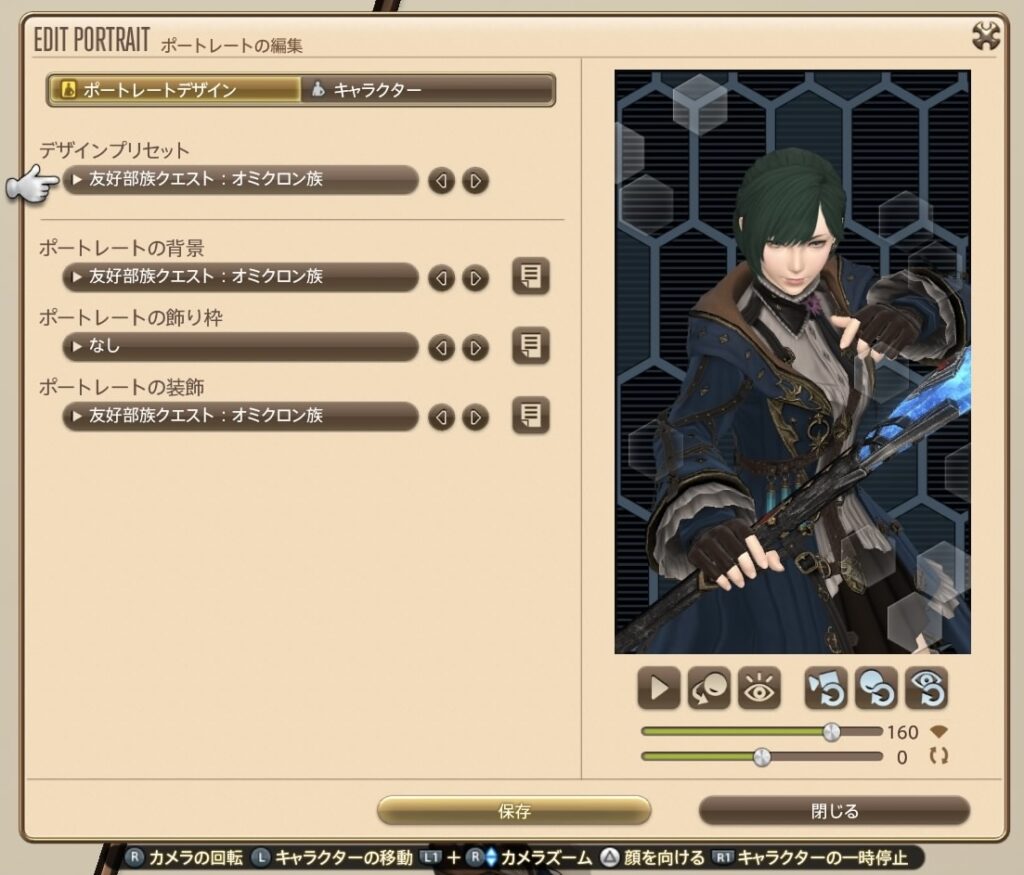1024x875 pixels.
Task: Close the Edit Portrait window with X
Action: point(986,37)
